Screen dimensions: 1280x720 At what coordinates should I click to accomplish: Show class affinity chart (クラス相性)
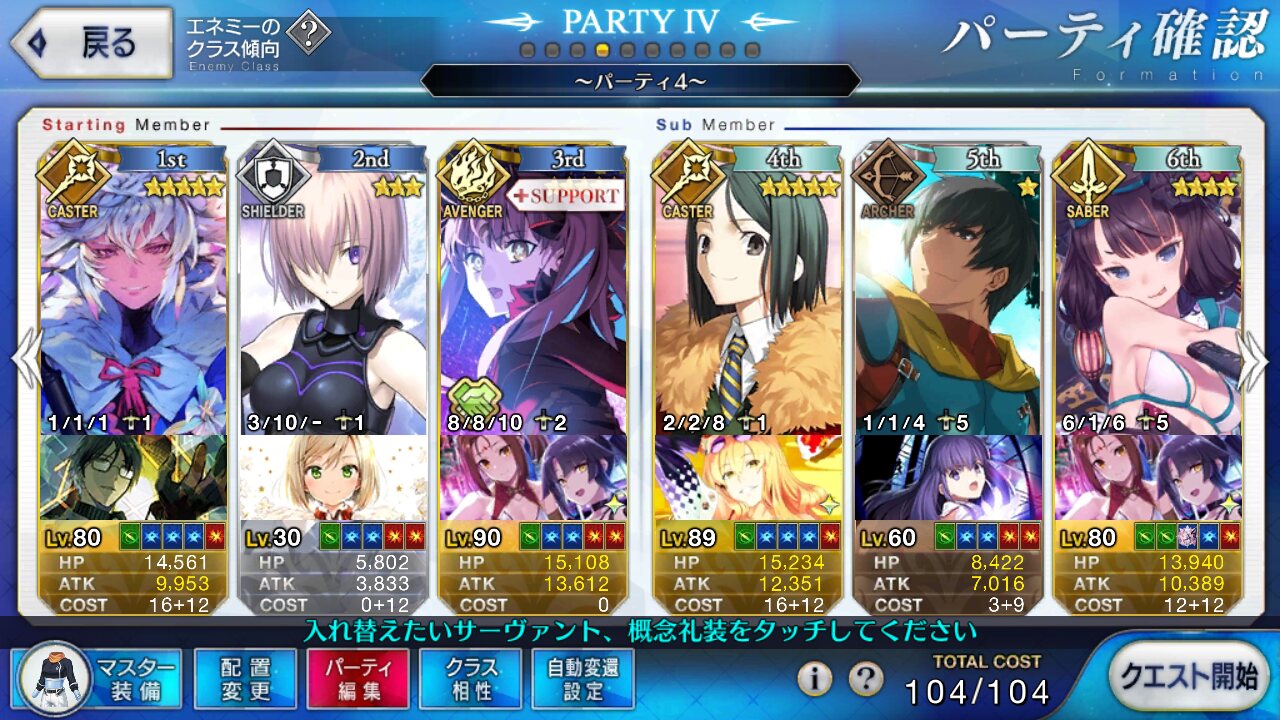point(471,678)
